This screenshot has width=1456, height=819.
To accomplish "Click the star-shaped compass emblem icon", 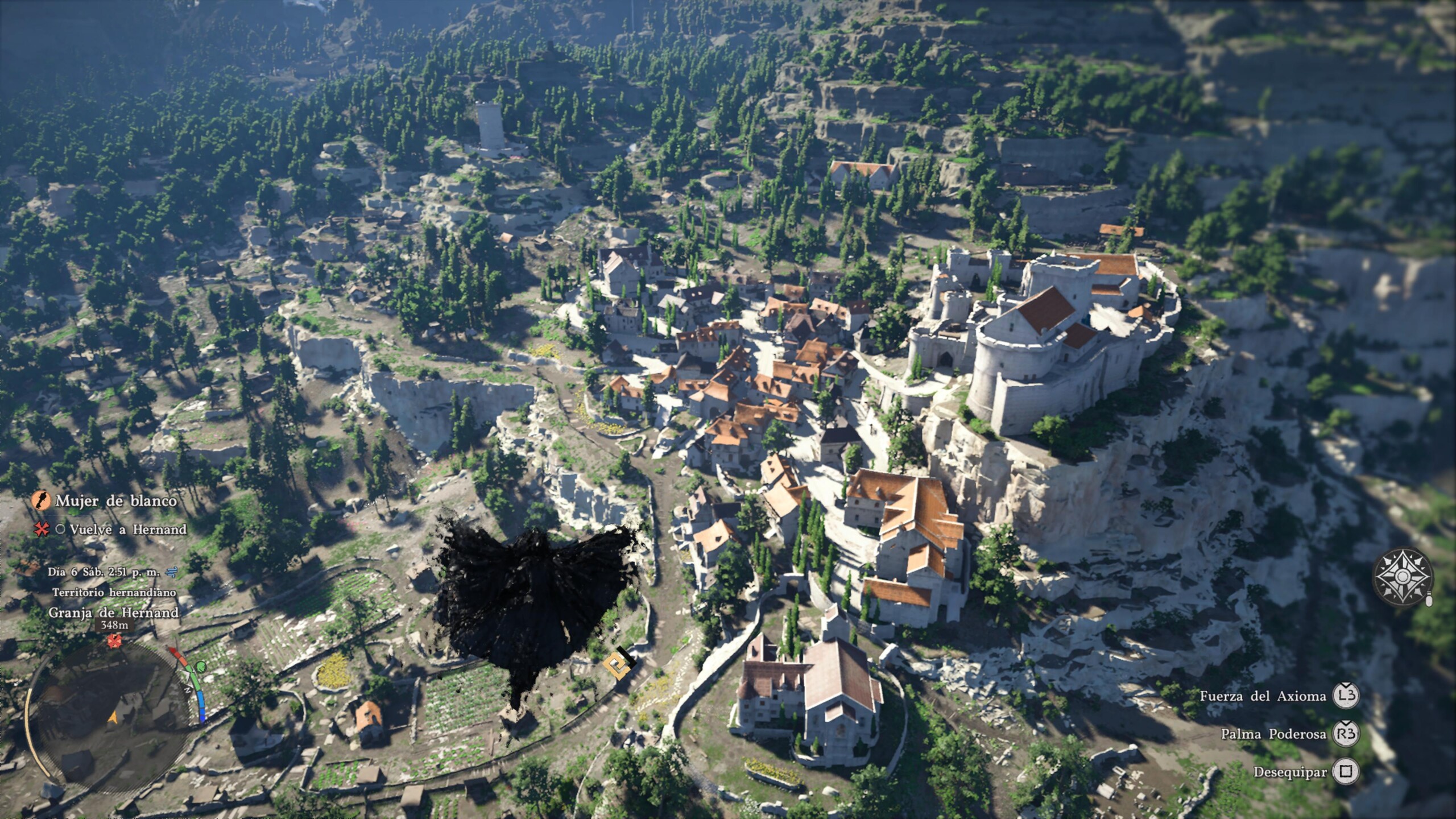I will click(1403, 577).
